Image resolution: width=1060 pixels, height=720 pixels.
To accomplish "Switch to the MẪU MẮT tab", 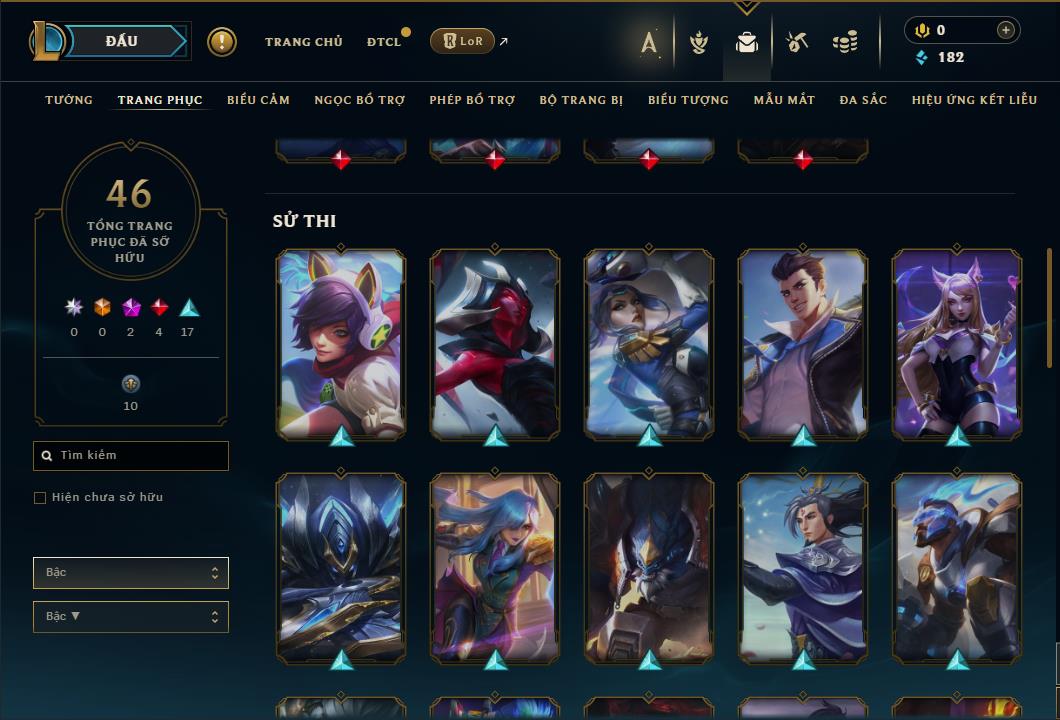I will click(x=784, y=100).
